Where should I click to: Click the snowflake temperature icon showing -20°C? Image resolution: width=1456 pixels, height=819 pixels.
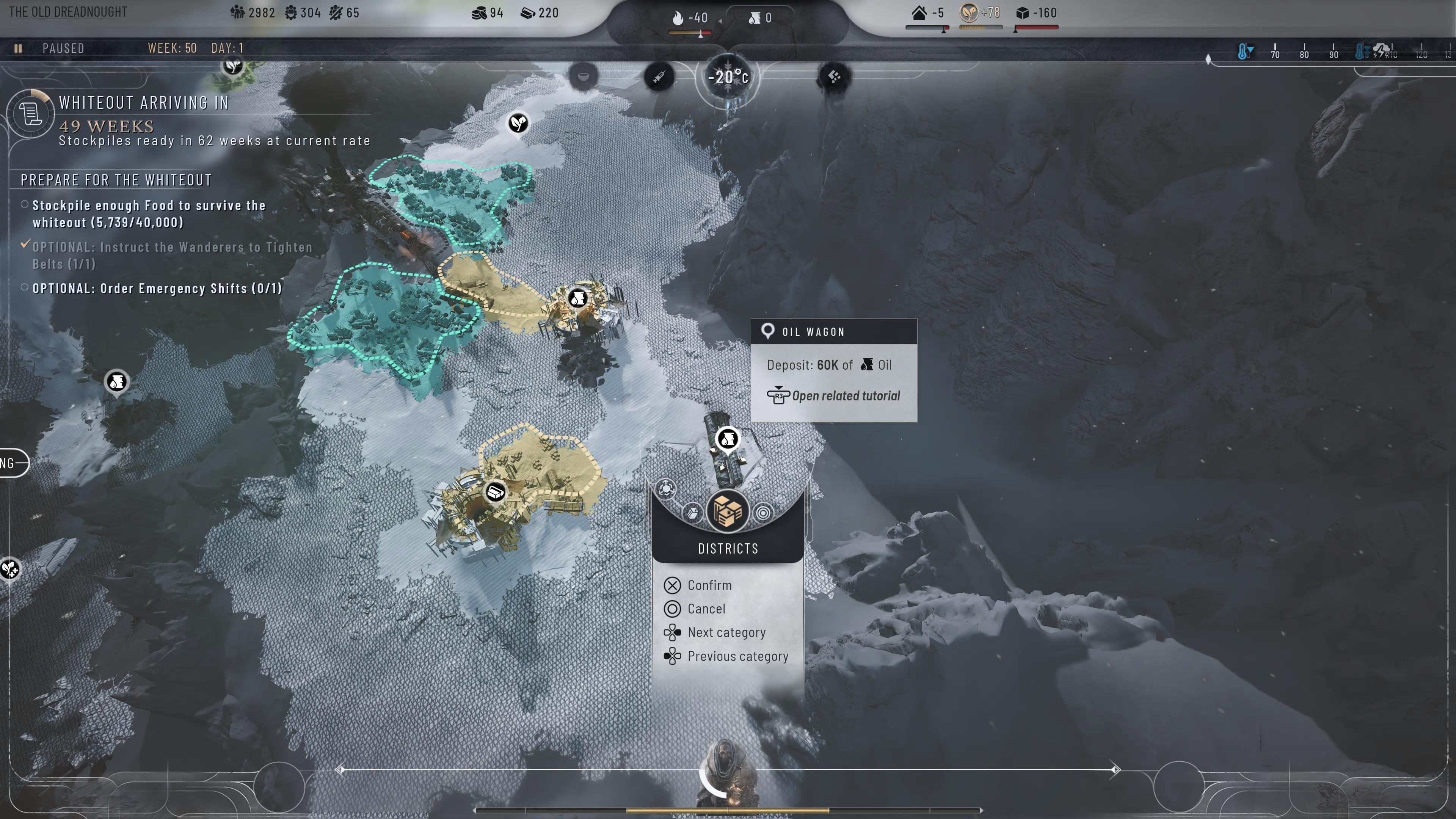(728, 77)
